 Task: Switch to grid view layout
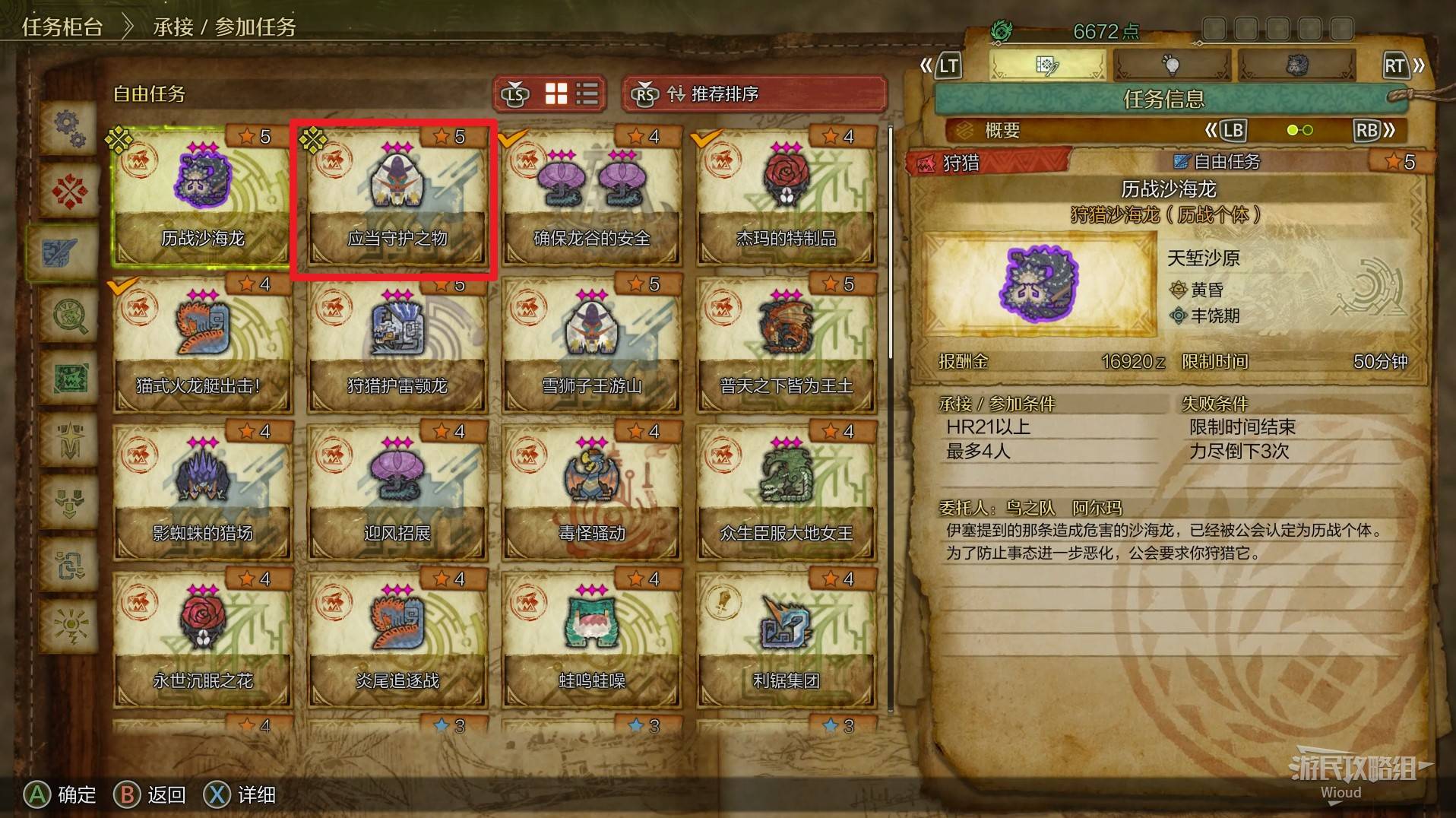556,94
